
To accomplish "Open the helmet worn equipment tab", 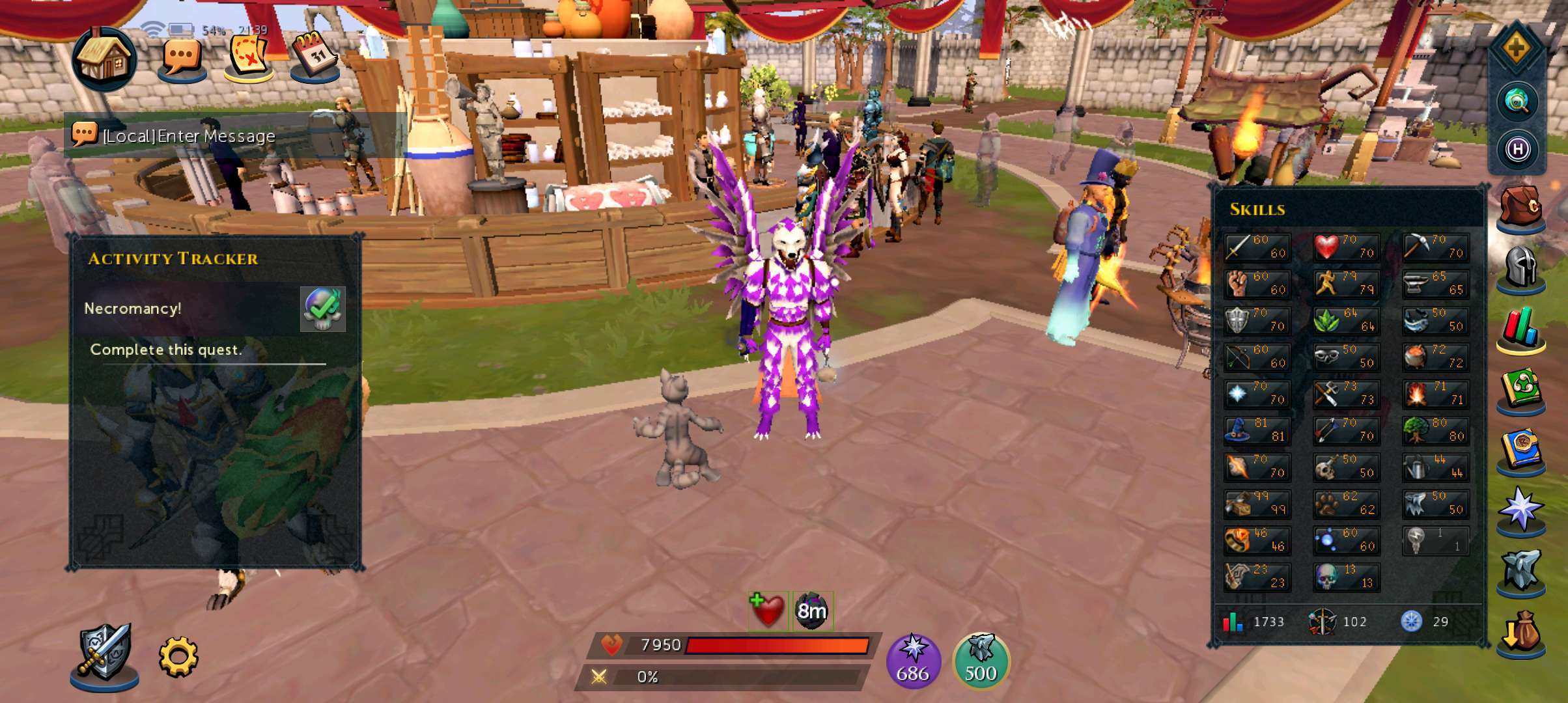I will [x=1521, y=268].
